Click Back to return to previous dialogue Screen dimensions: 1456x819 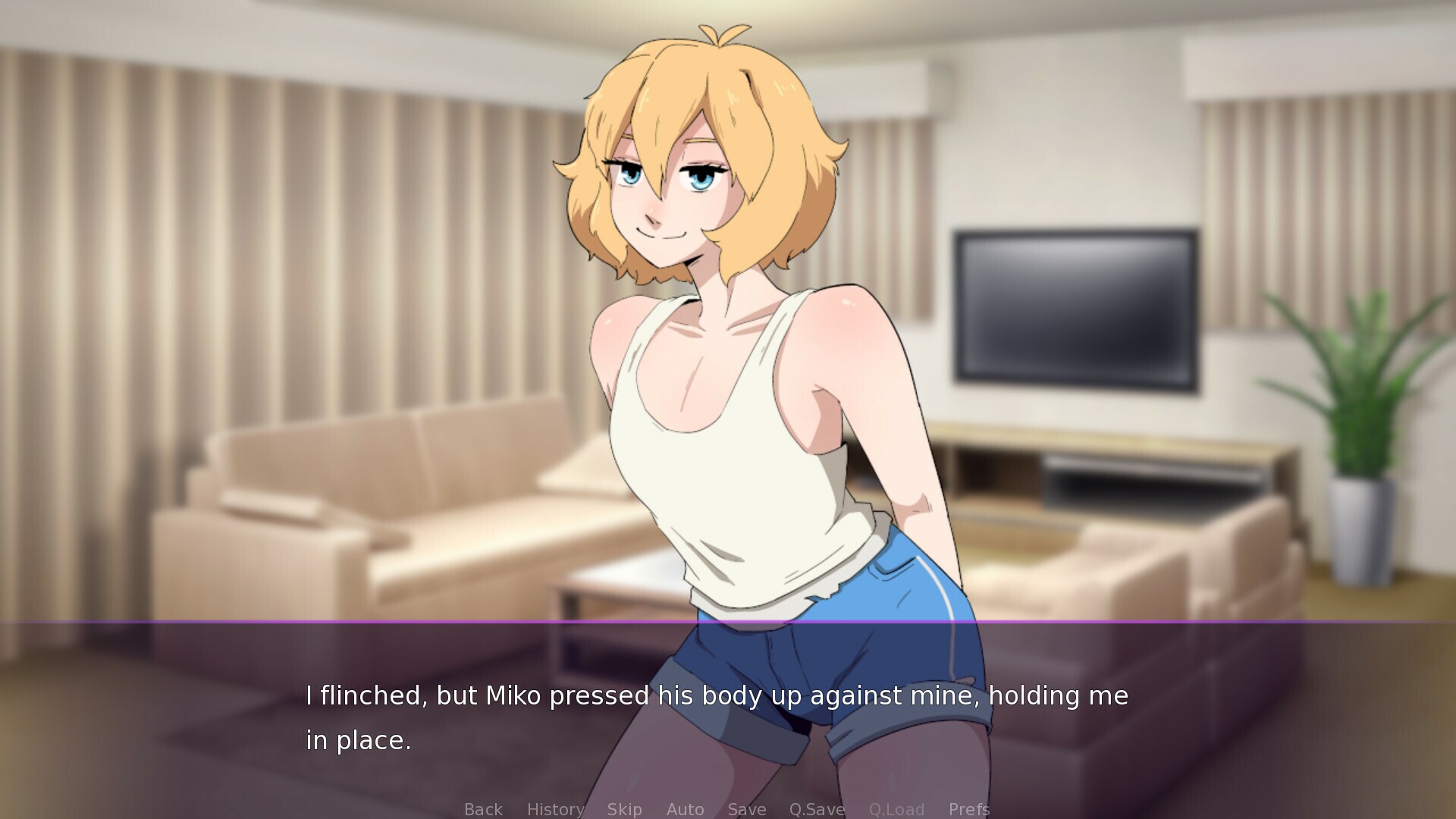(x=482, y=809)
